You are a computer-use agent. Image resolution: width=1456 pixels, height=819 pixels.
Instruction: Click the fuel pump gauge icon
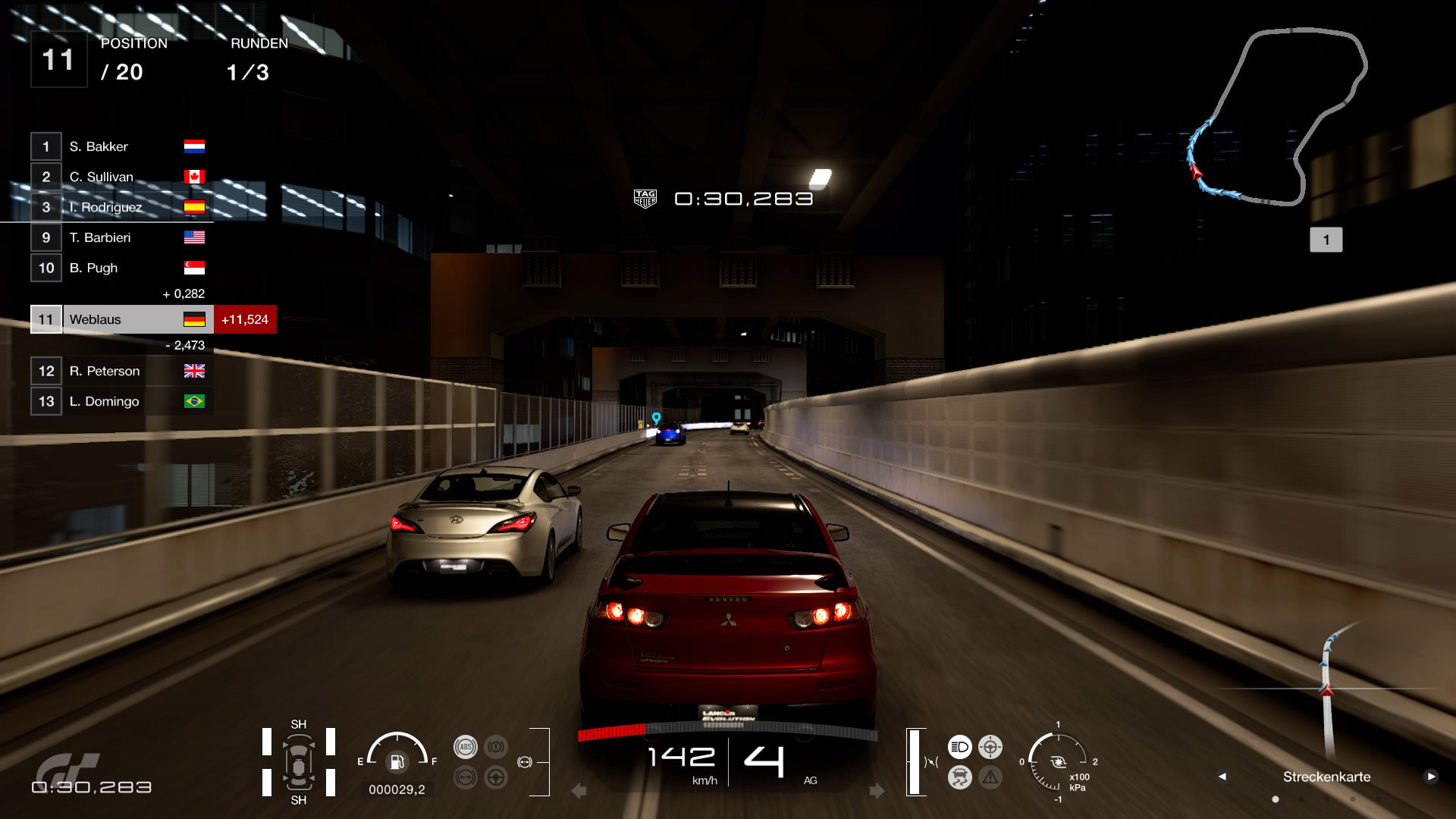[397, 761]
